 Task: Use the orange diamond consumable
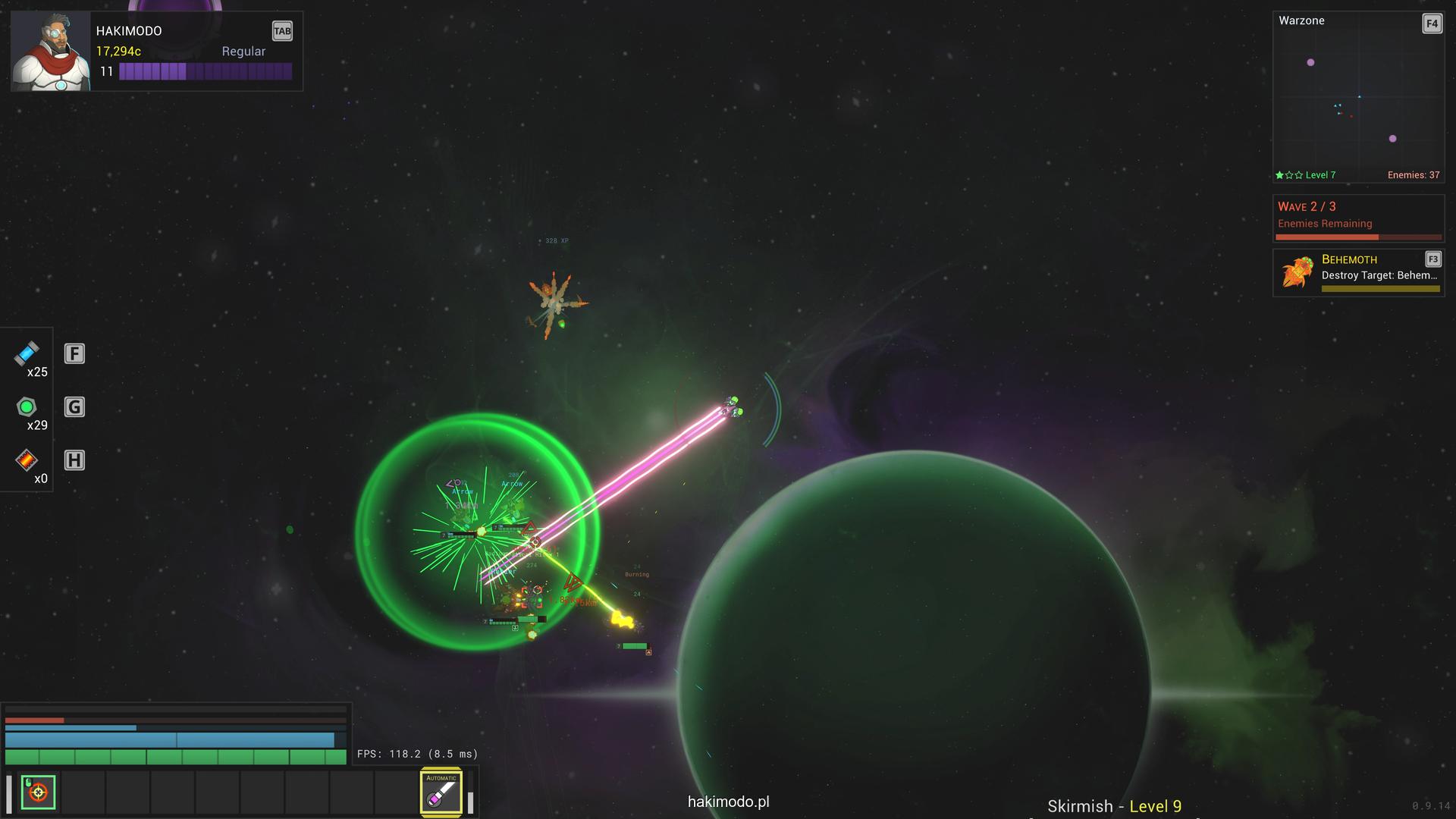[27, 460]
